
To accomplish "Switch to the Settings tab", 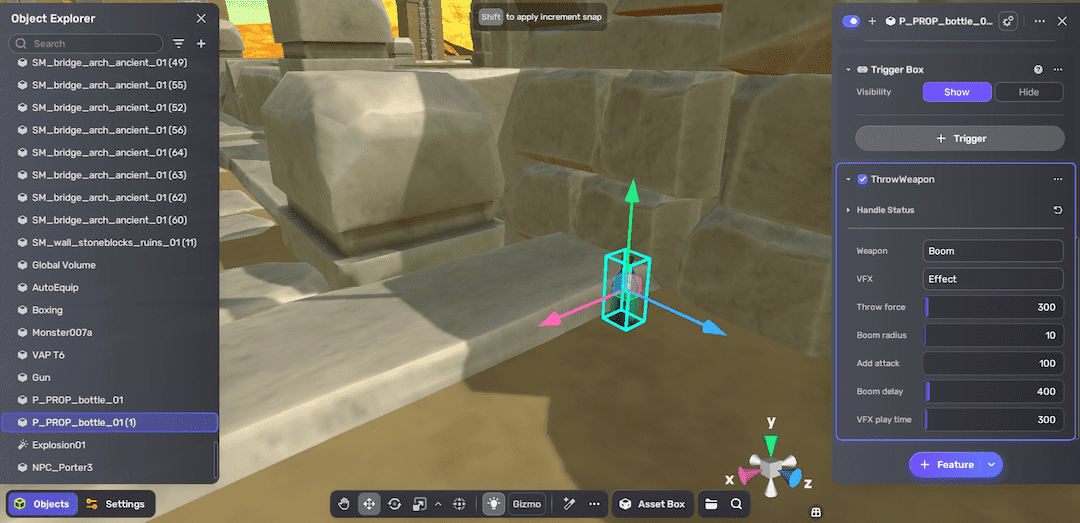I will [115, 504].
